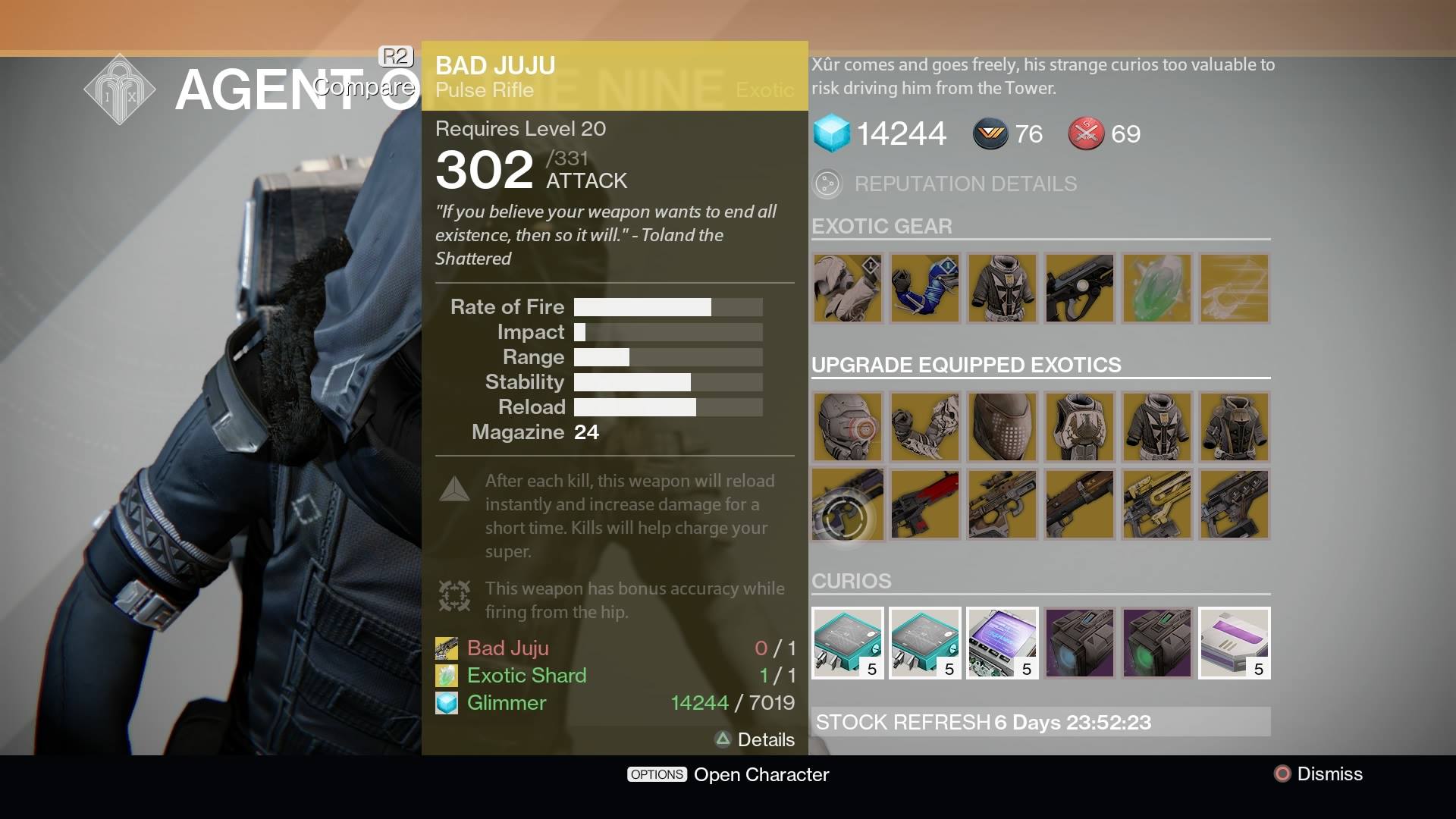Select the purple-screened curio device

(1002, 643)
